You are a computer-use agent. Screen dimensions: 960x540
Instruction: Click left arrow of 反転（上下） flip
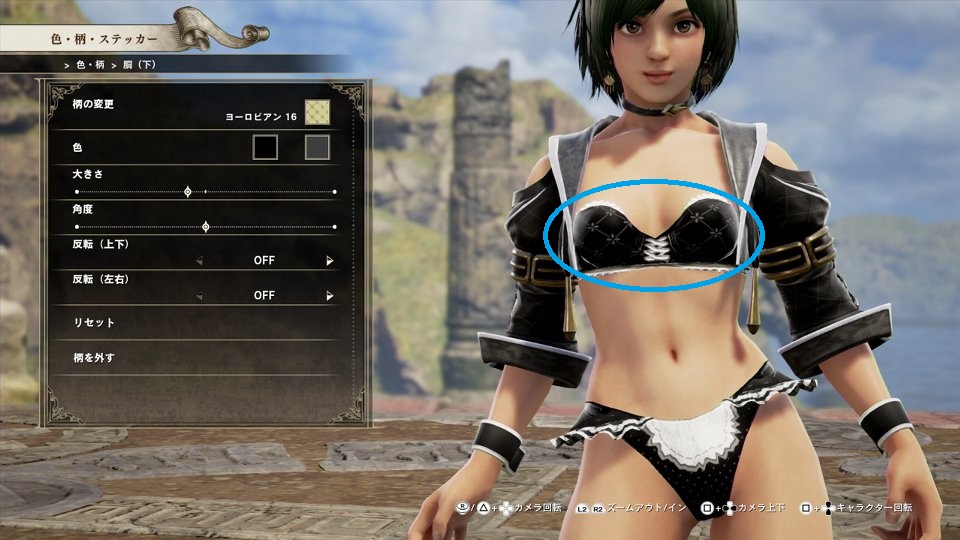pos(198,260)
